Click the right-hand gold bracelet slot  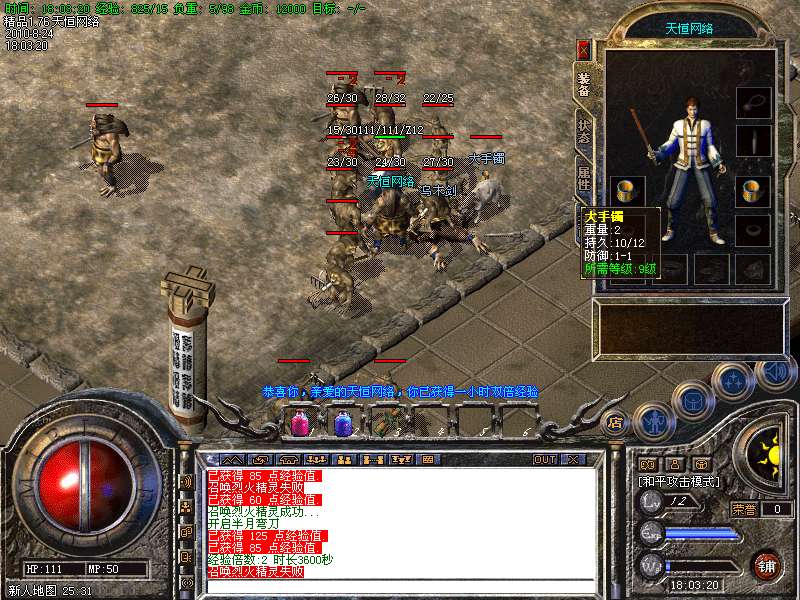(753, 190)
